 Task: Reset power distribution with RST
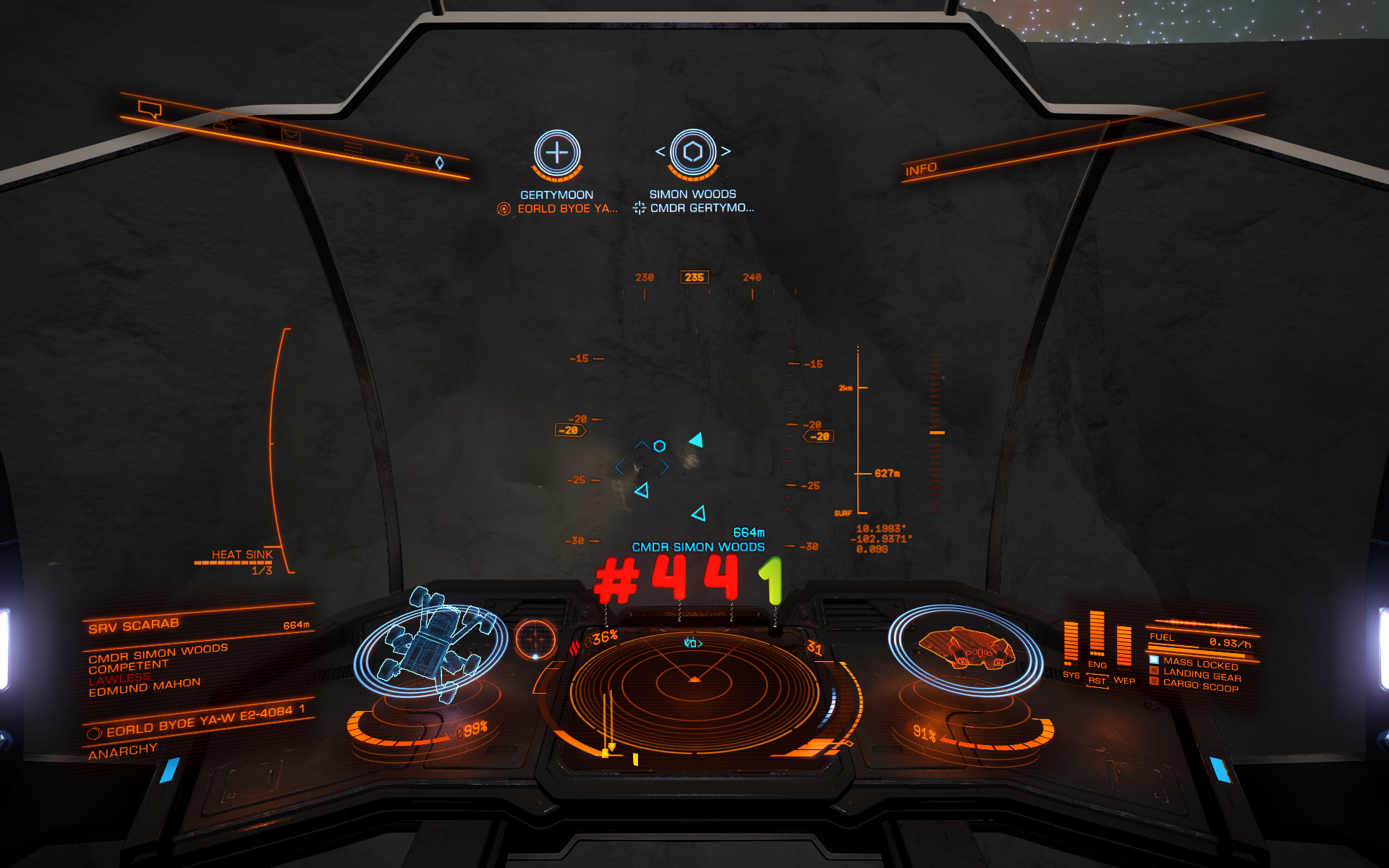pyautogui.click(x=1097, y=681)
